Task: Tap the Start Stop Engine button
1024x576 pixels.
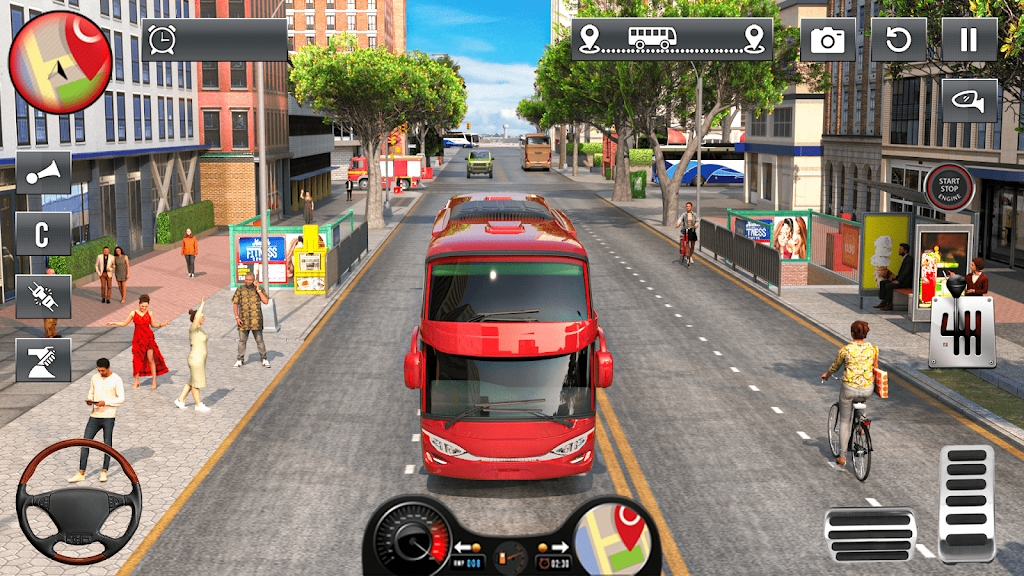Action: (949, 187)
